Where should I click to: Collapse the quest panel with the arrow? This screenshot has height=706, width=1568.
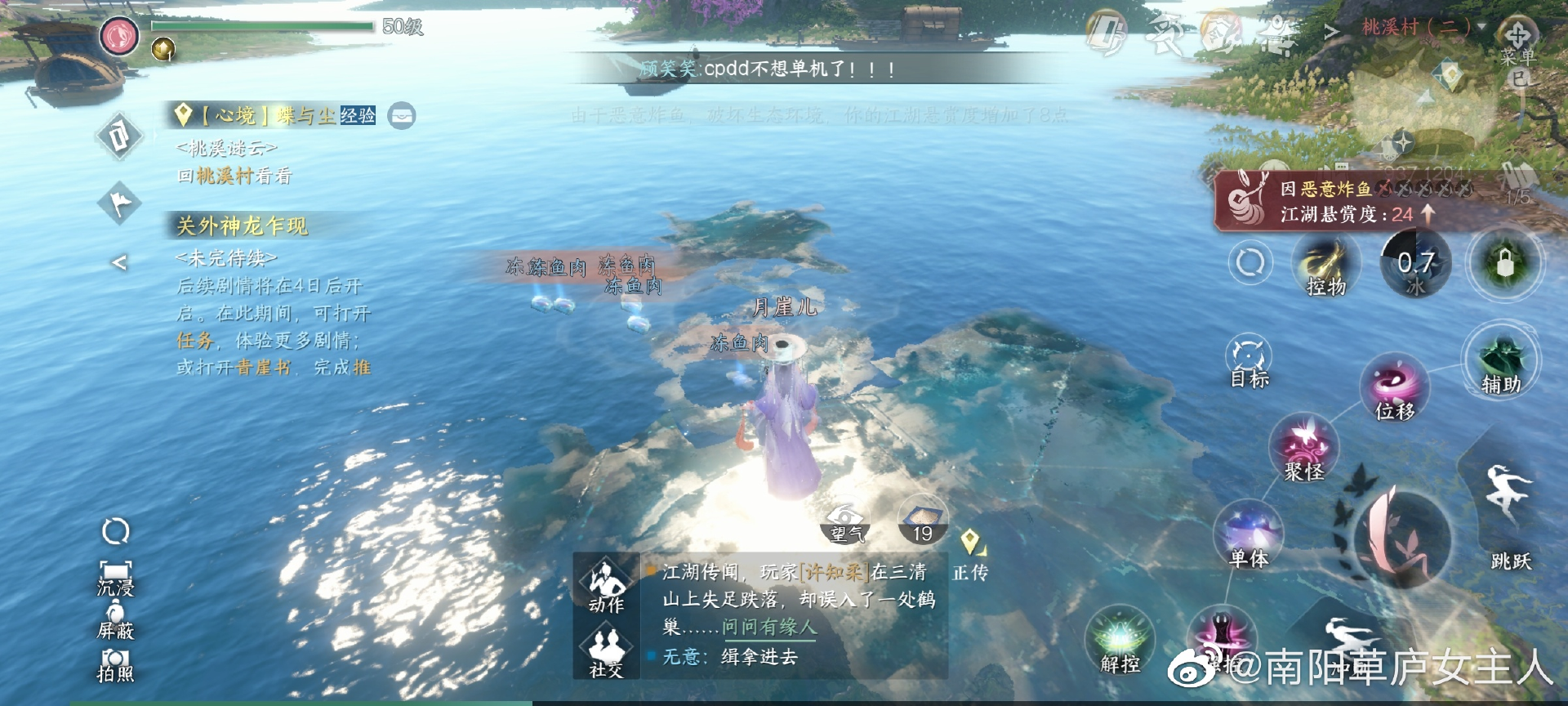119,262
